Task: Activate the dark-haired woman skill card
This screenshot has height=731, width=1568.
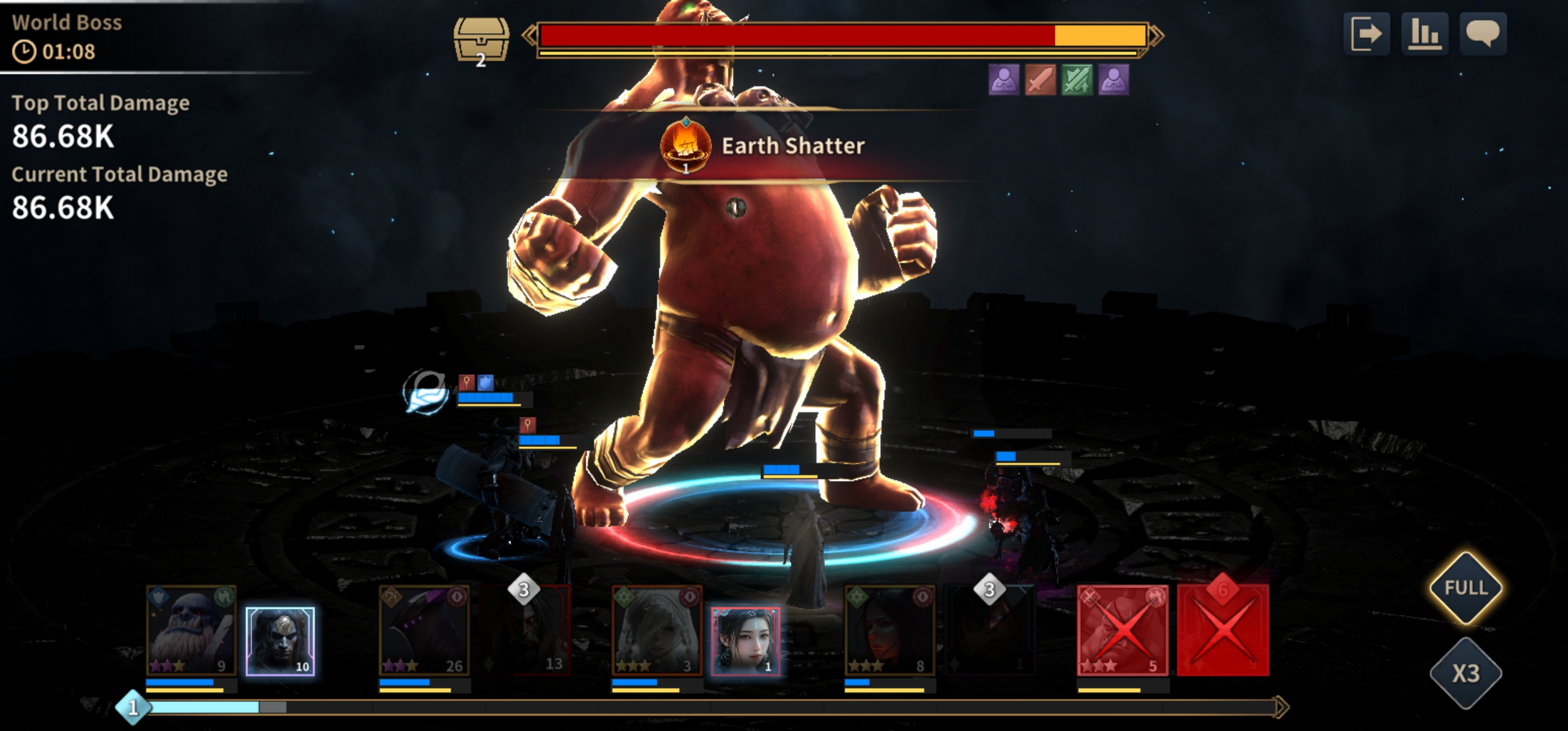Action: (x=745, y=642)
